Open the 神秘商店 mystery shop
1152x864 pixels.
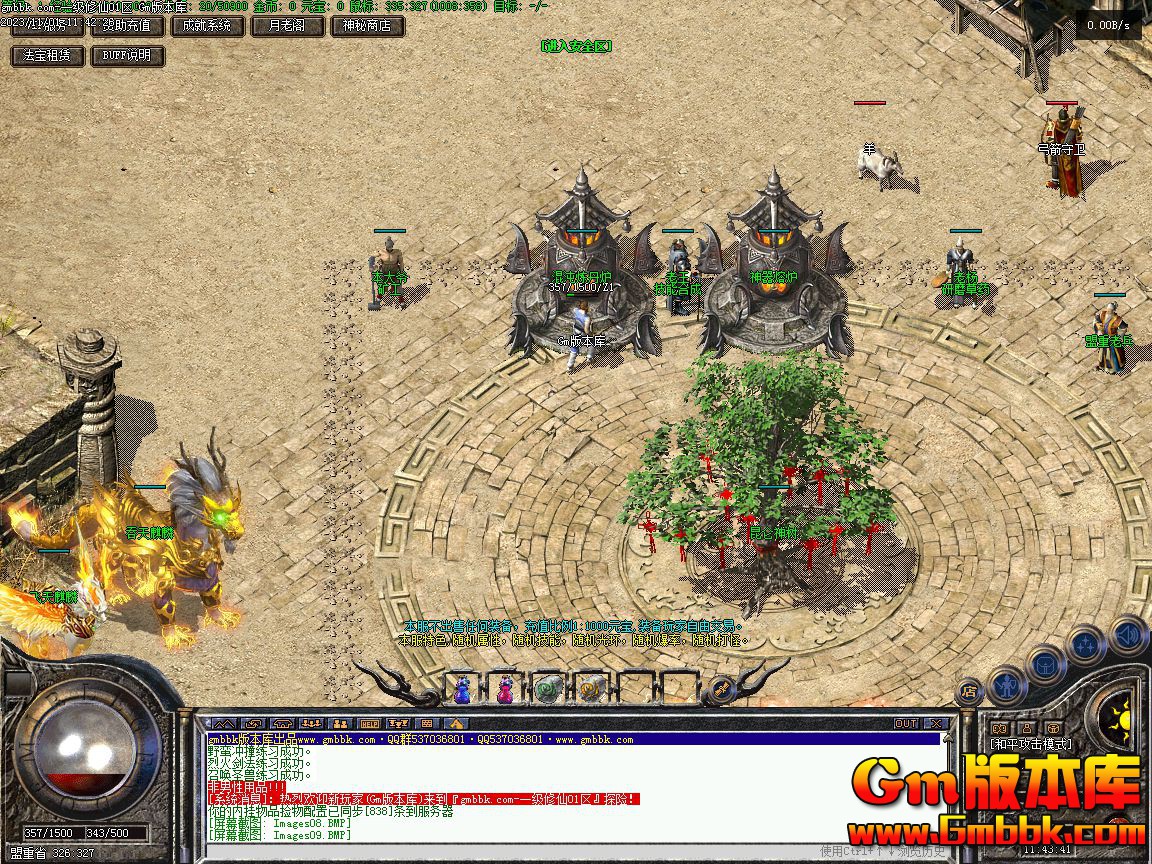pos(367,26)
